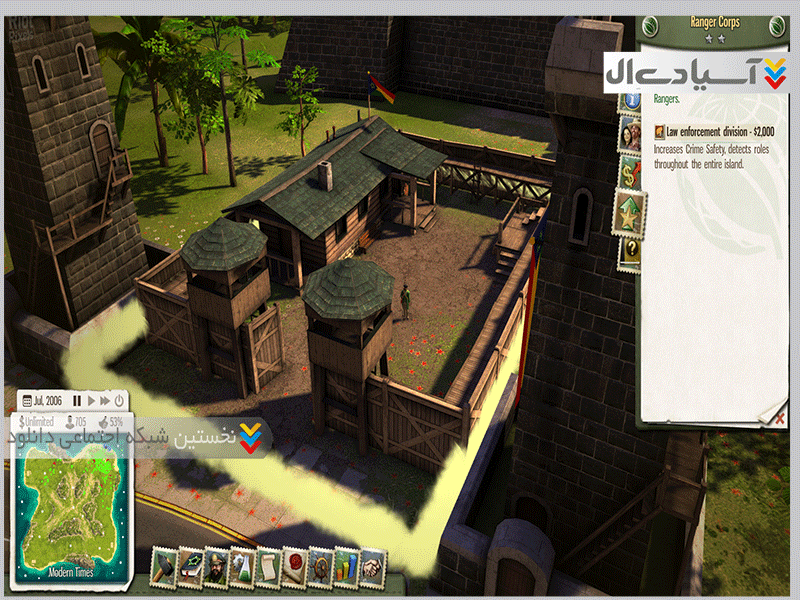Open the question mark help tab
This screenshot has width=800, height=600.
click(x=630, y=249)
